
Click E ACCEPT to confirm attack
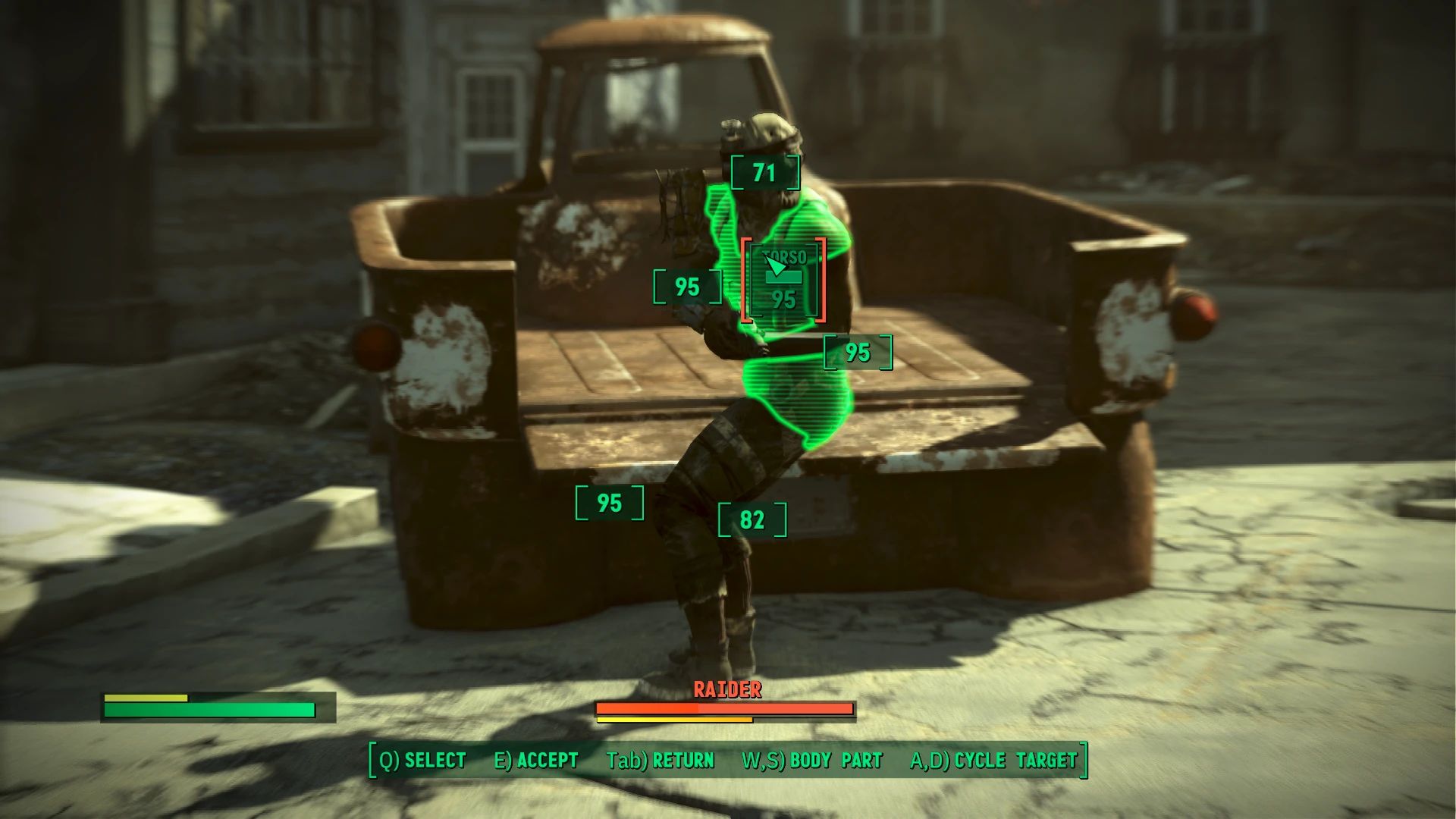pyautogui.click(x=535, y=760)
